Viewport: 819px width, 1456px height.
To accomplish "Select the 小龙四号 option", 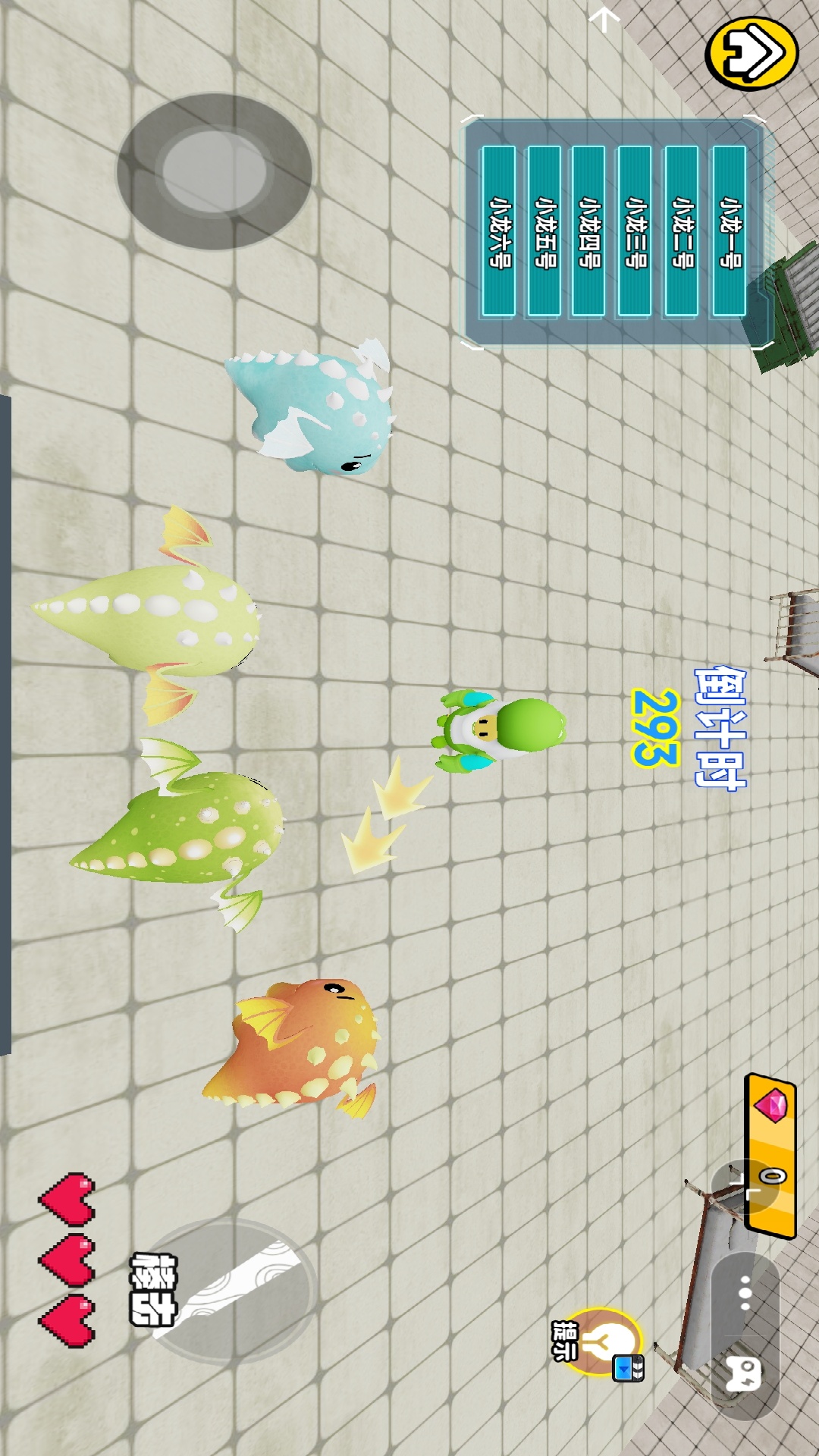I will (588, 231).
